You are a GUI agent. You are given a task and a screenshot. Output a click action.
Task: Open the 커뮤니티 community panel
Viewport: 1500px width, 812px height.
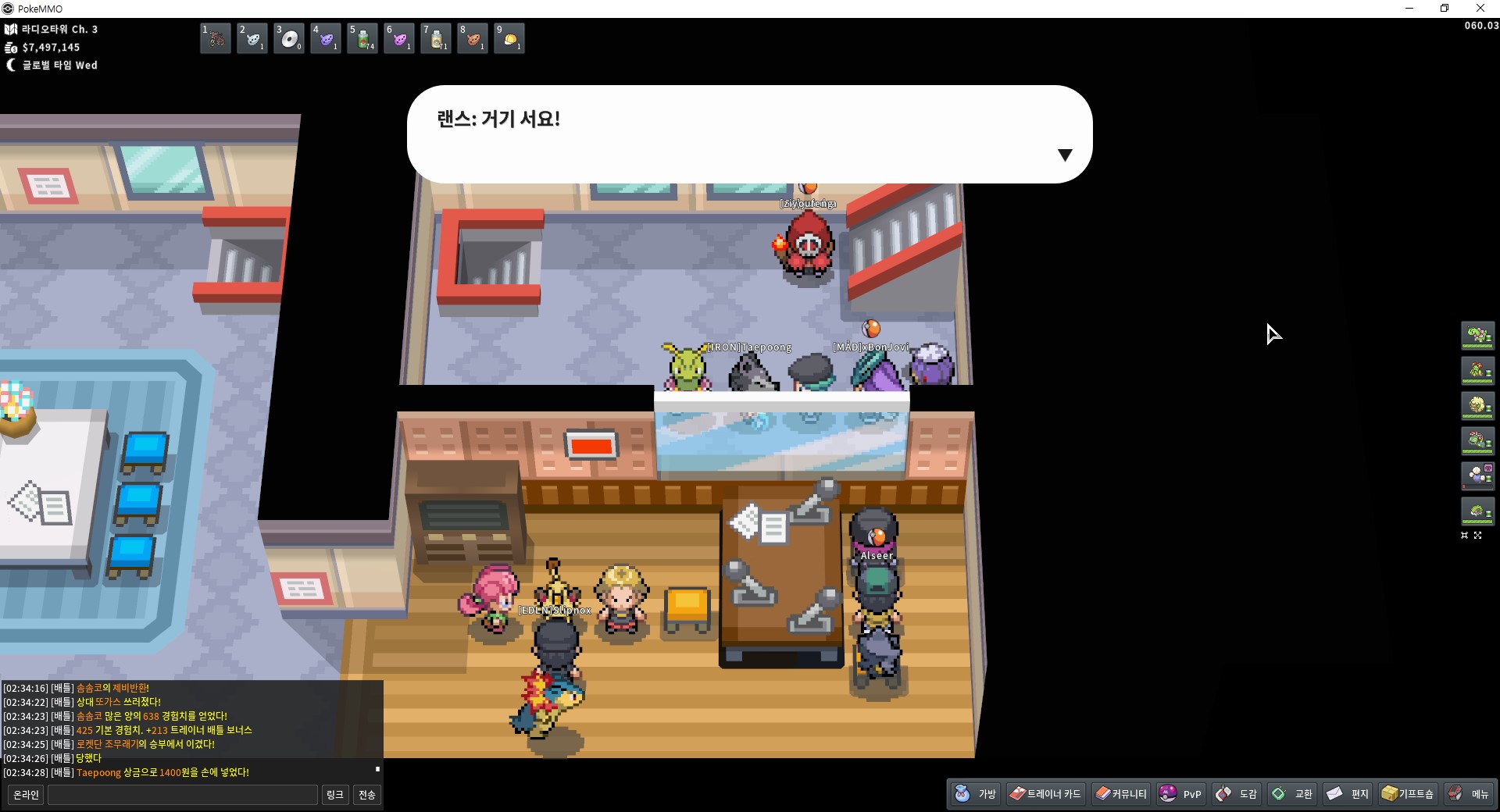[1120, 794]
